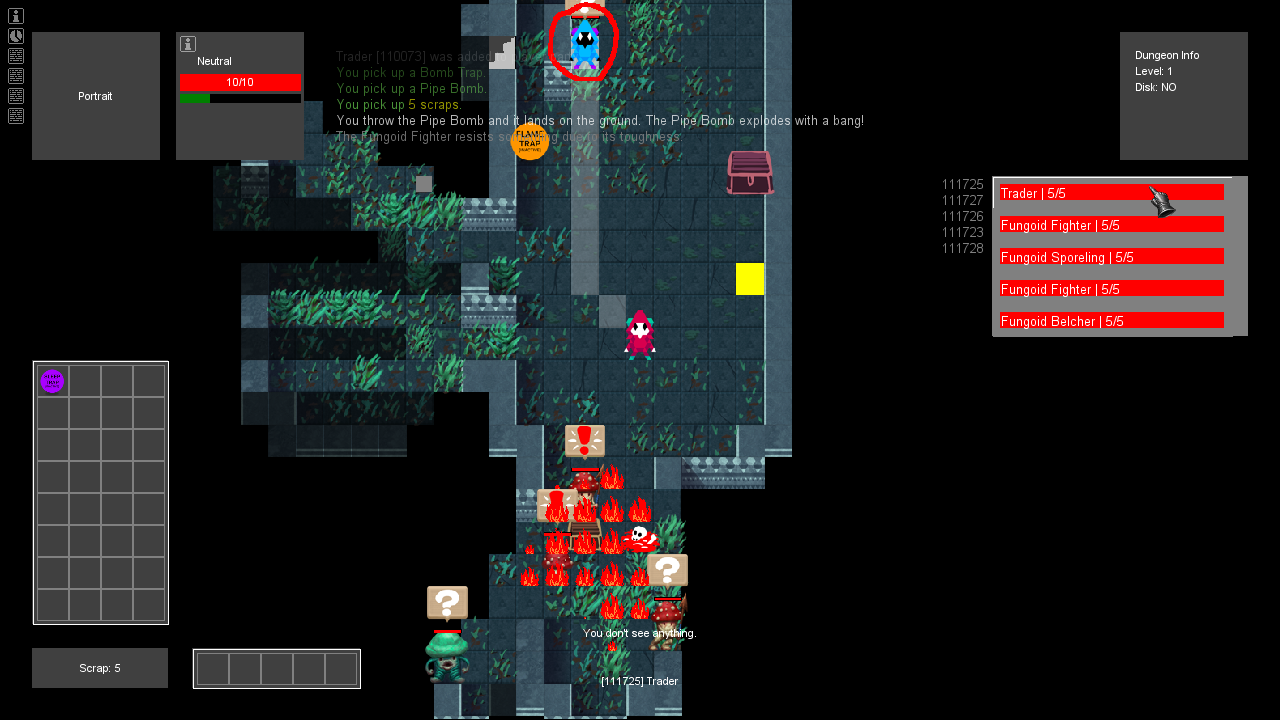Select Fungoid Belcher from enemy list
Image resolution: width=1280 pixels, height=720 pixels.
tap(1111, 320)
